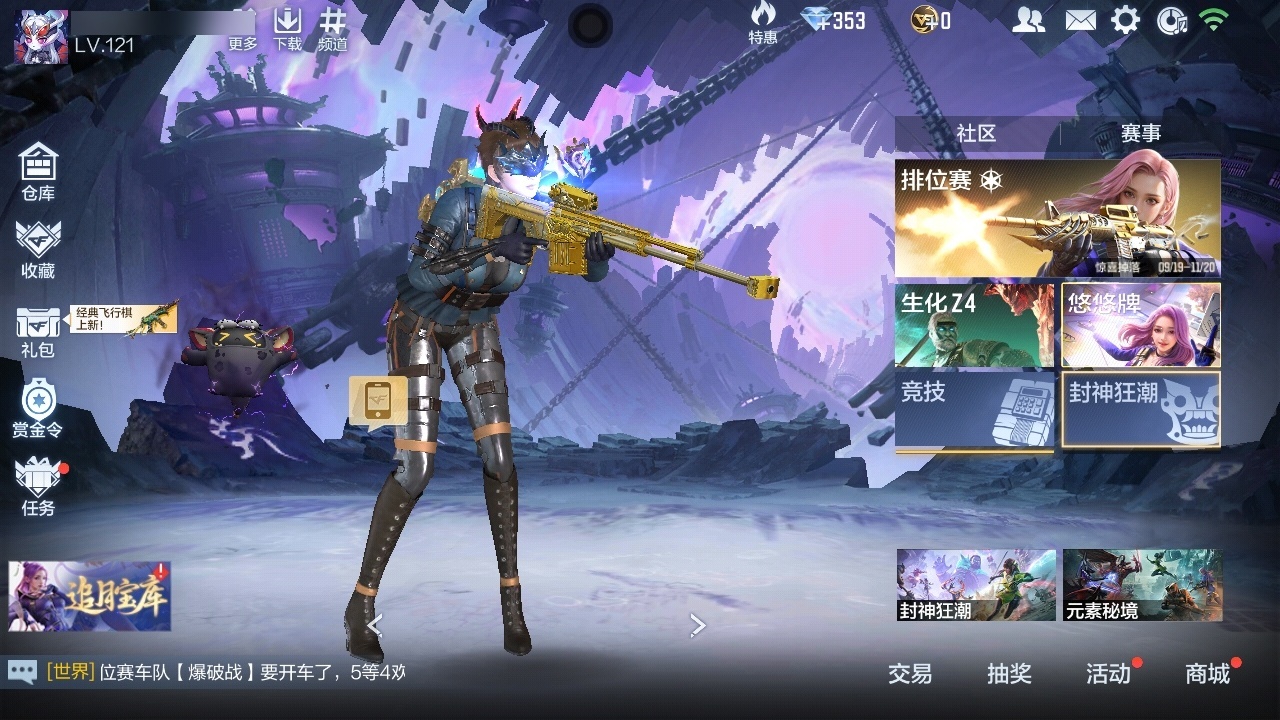Open the friends list icon
Image resolution: width=1280 pixels, height=720 pixels.
1028,20
